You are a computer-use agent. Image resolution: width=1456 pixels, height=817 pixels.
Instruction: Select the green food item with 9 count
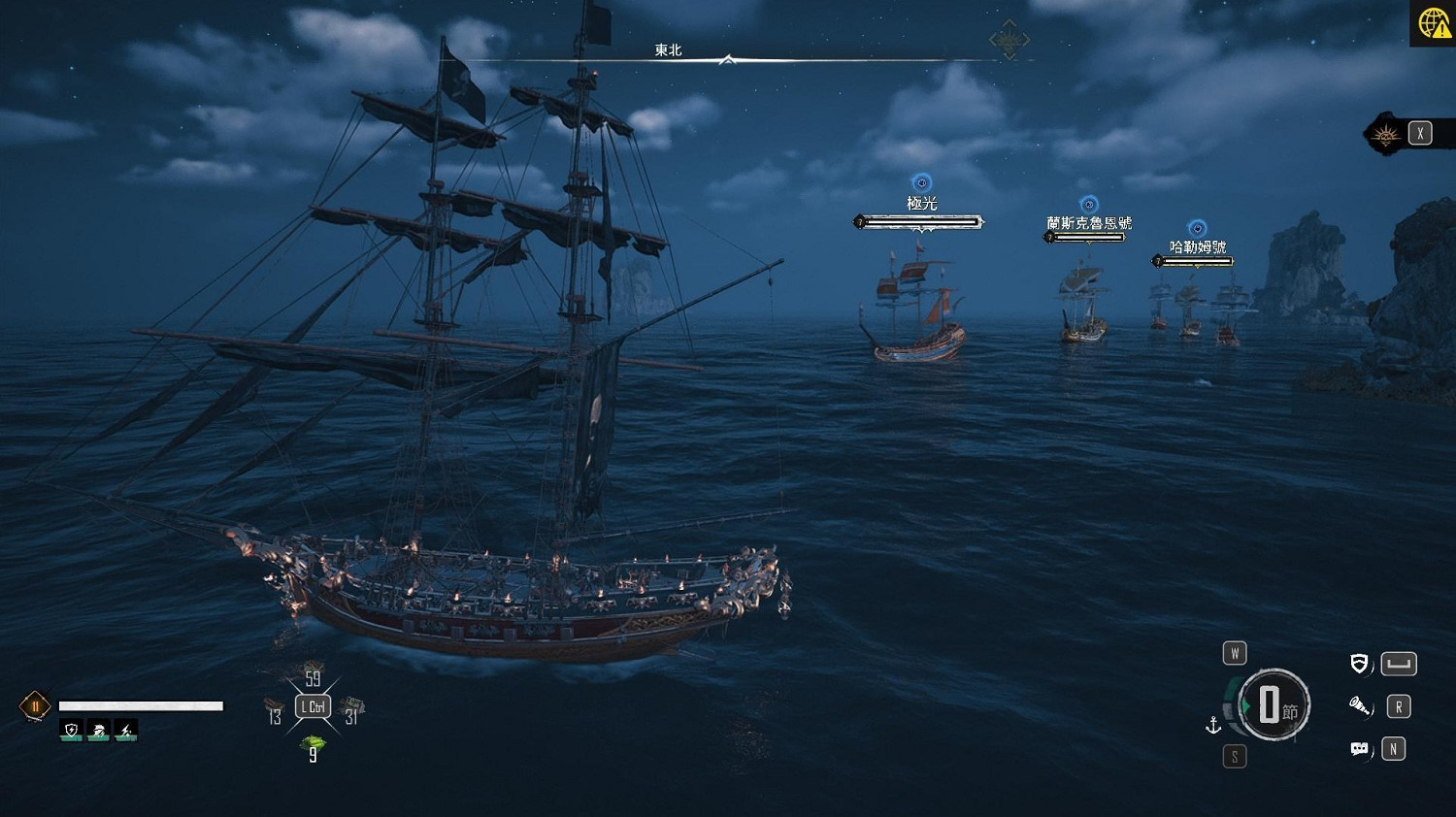point(313,747)
